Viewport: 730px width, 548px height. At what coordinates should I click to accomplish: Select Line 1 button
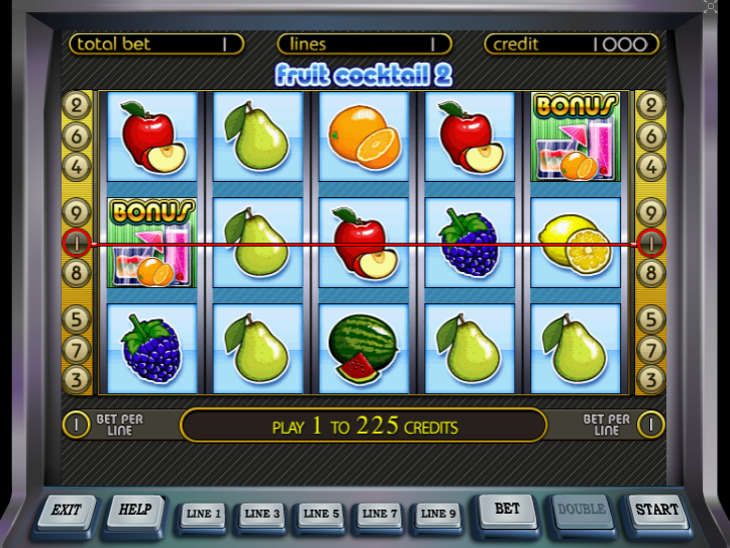(x=202, y=514)
